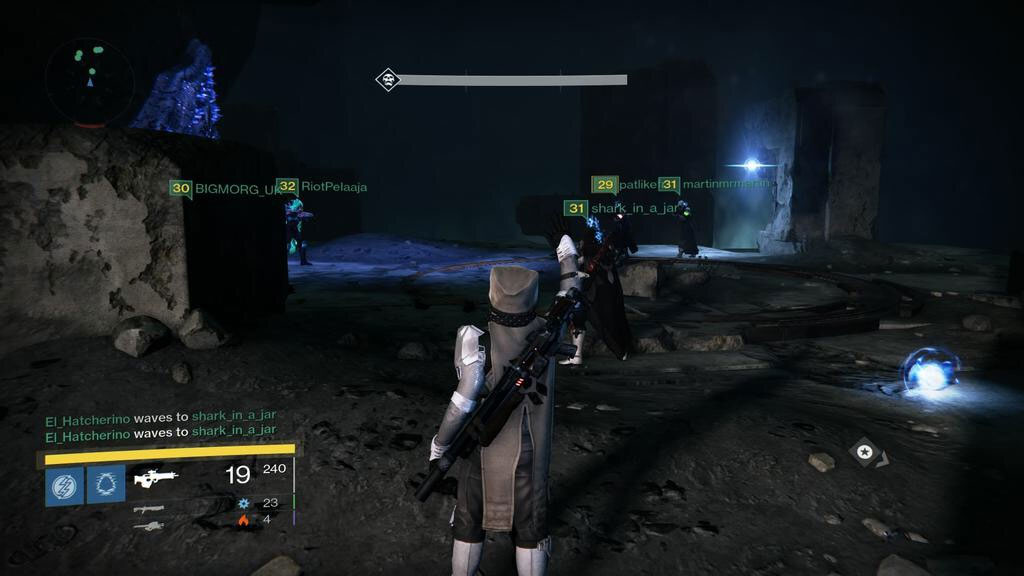Switch to the special weapon icon

(148, 508)
